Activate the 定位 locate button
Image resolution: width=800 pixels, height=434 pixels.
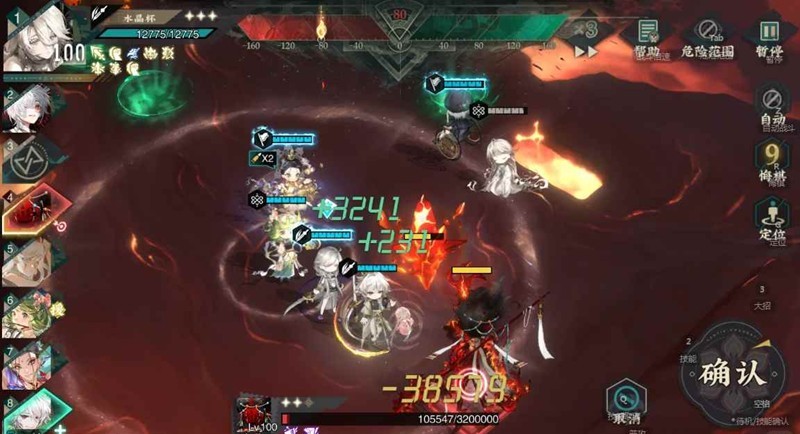[x=772, y=218]
